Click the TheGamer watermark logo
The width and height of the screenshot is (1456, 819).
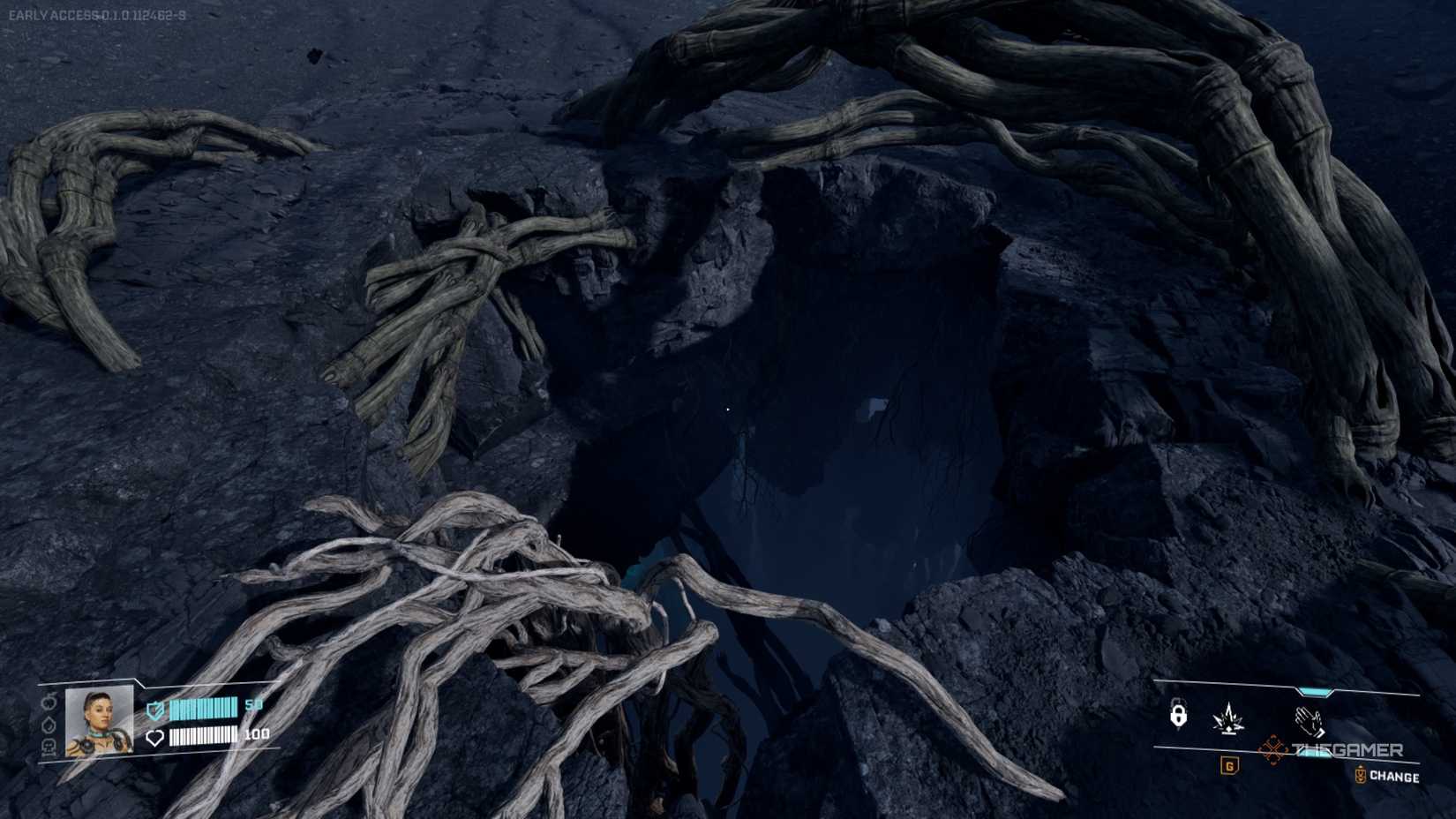pos(1347,748)
